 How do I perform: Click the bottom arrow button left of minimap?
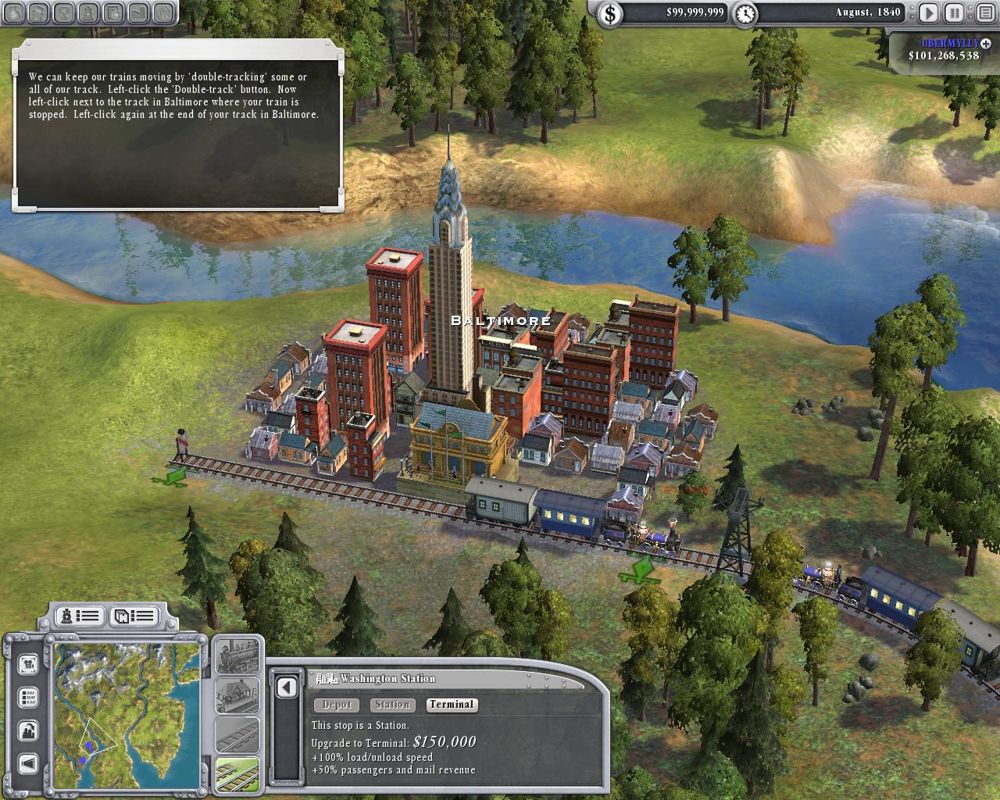pyautogui.click(x=28, y=763)
